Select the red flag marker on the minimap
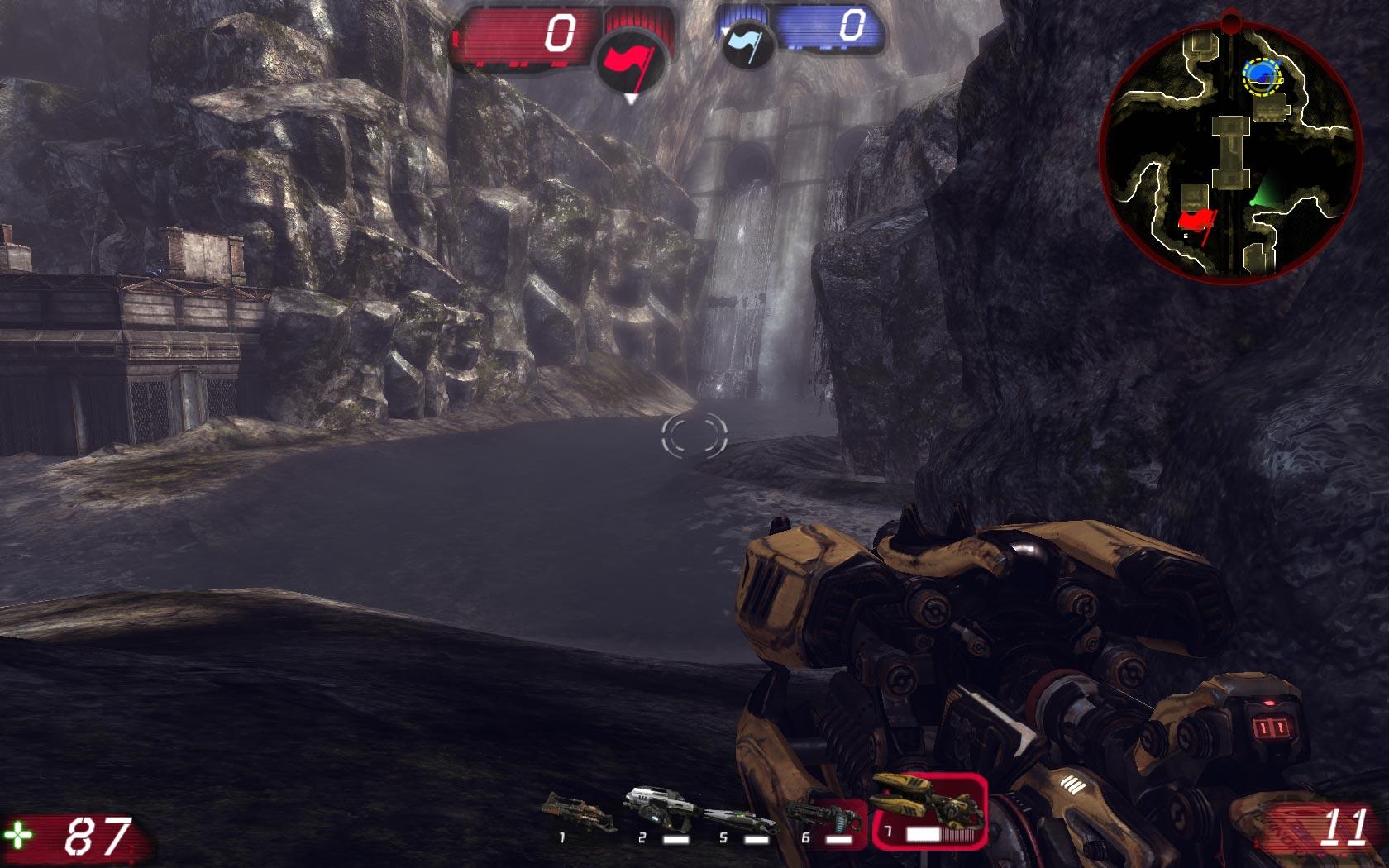The height and width of the screenshot is (868, 1389). 1196,221
